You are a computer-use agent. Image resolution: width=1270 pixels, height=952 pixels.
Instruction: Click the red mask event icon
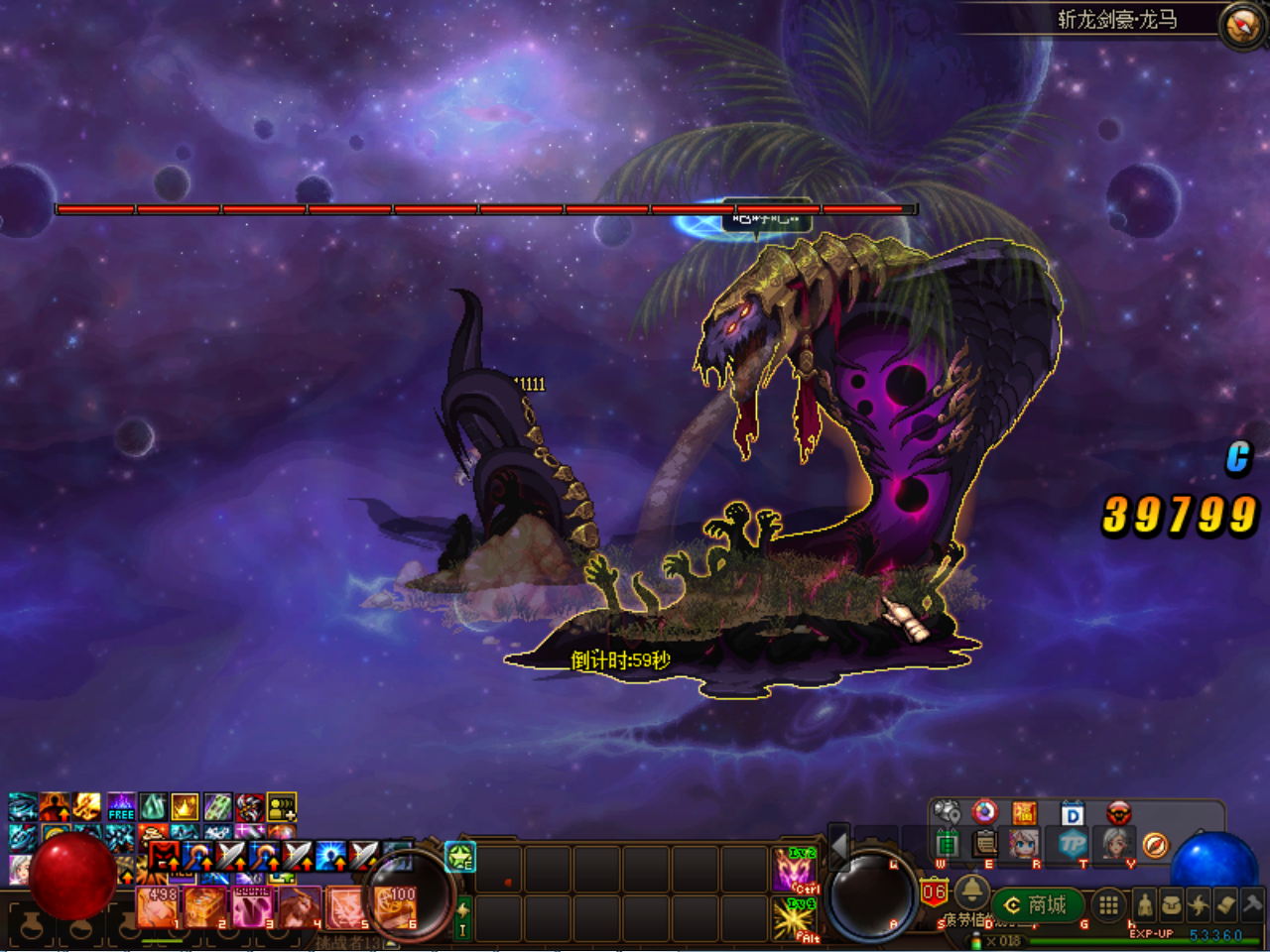(x=1120, y=814)
